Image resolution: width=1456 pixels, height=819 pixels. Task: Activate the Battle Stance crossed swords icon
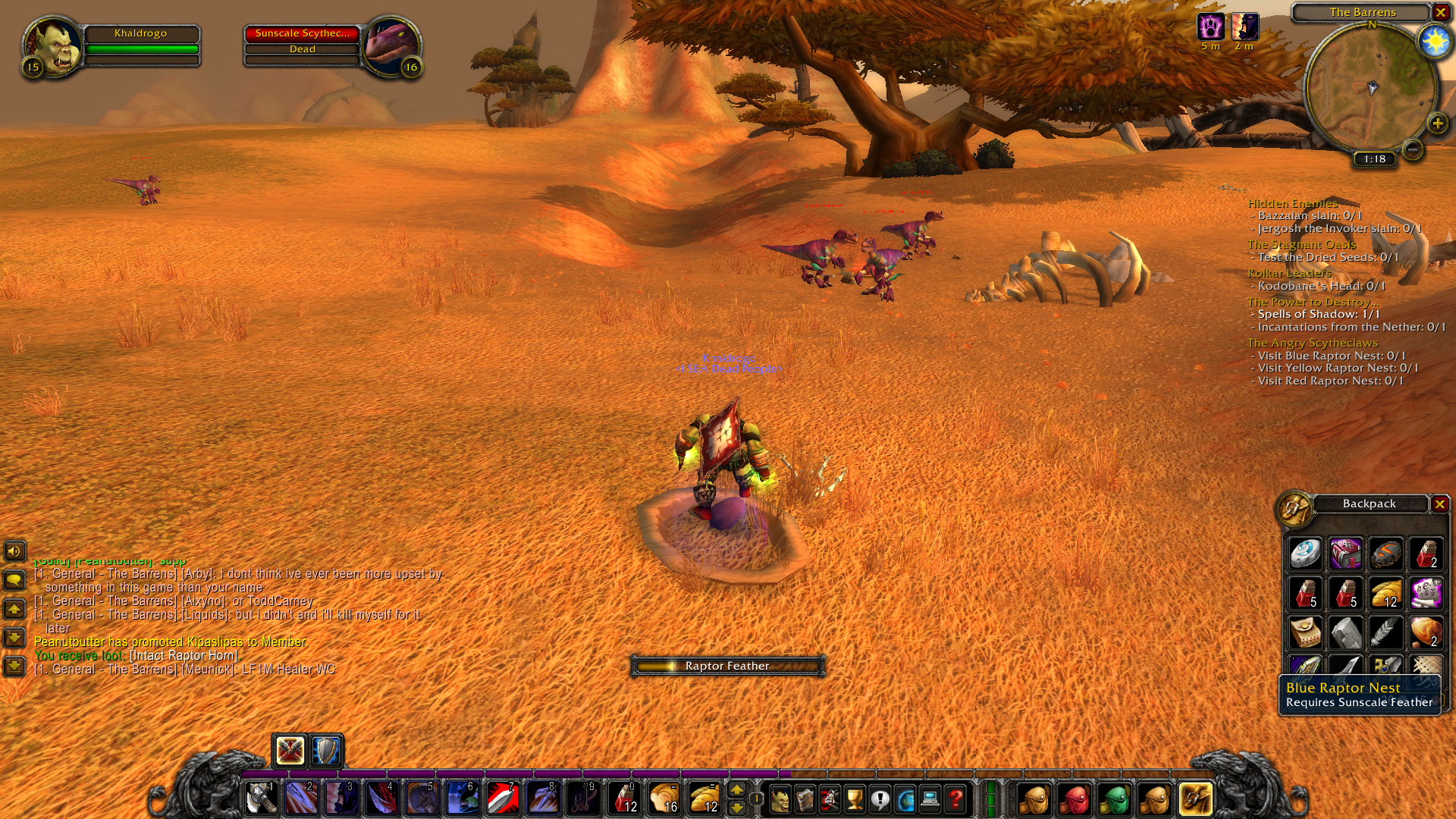(290, 751)
